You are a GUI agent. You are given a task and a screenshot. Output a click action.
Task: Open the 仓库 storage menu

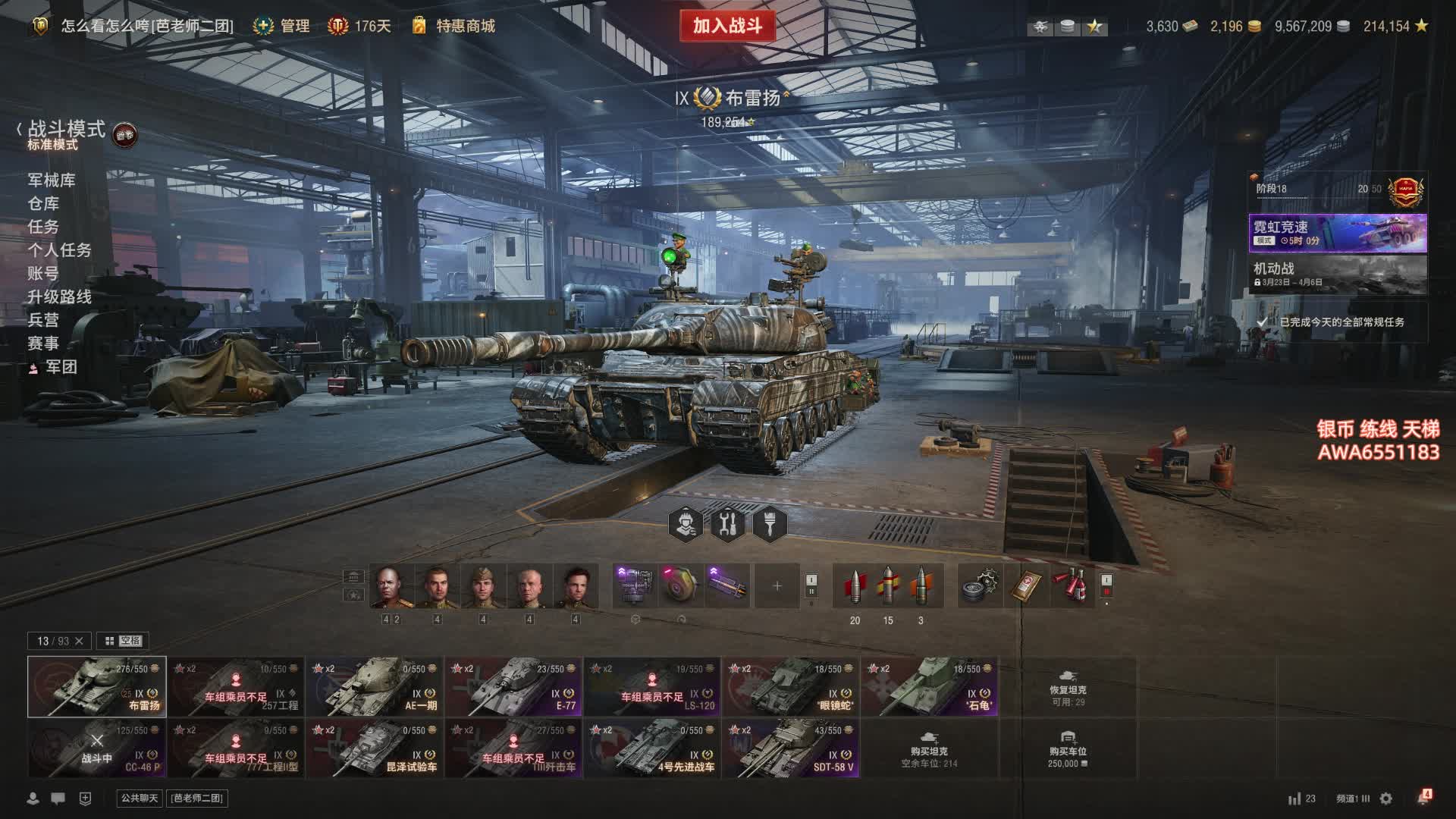tap(43, 203)
